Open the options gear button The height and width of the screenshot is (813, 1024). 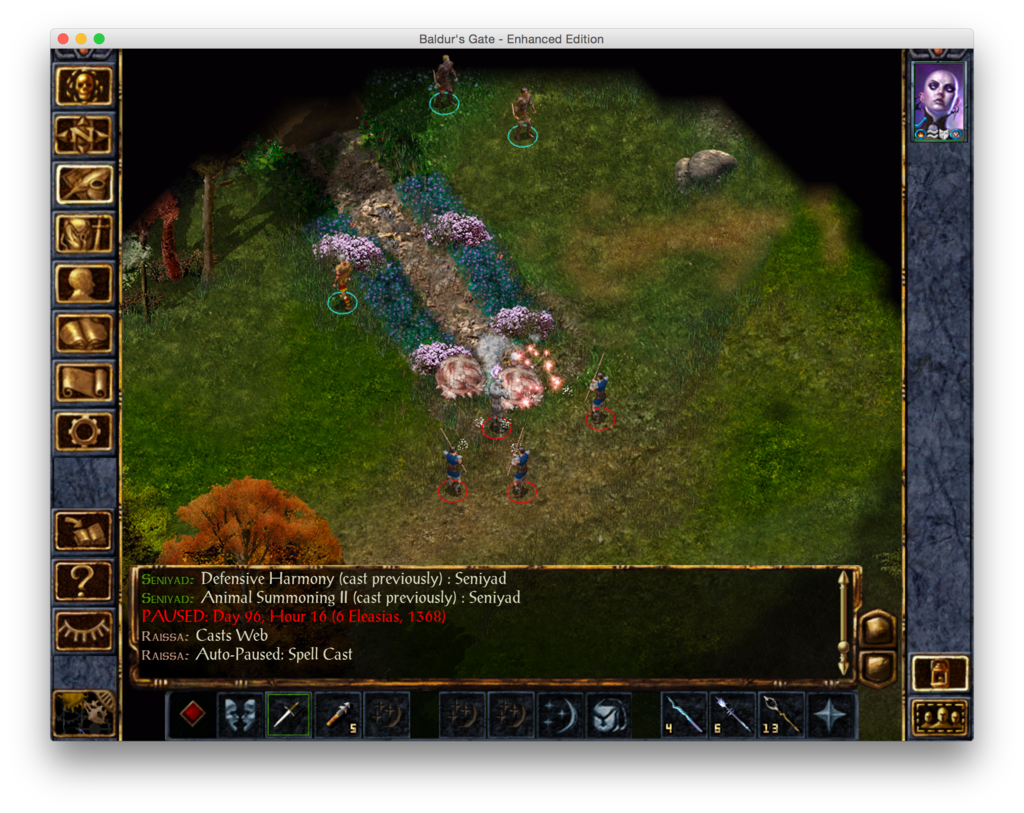coord(84,431)
